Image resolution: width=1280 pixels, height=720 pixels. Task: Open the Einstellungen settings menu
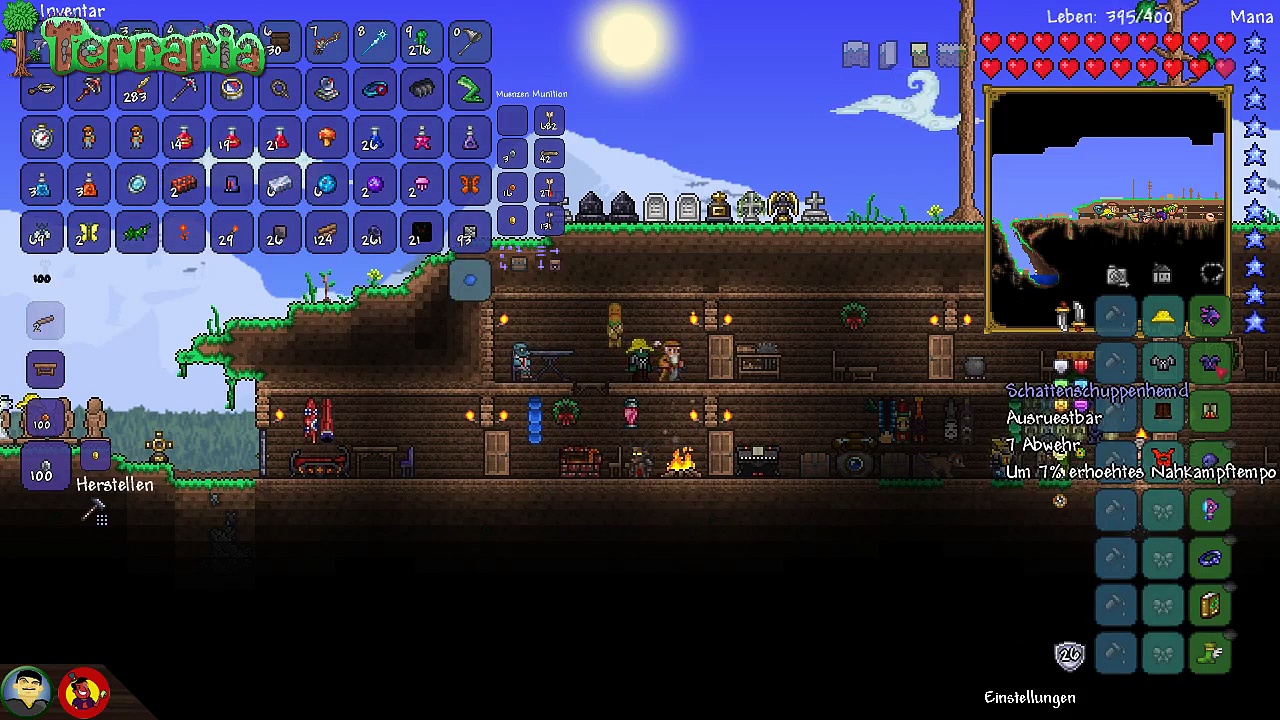pos(1029,697)
